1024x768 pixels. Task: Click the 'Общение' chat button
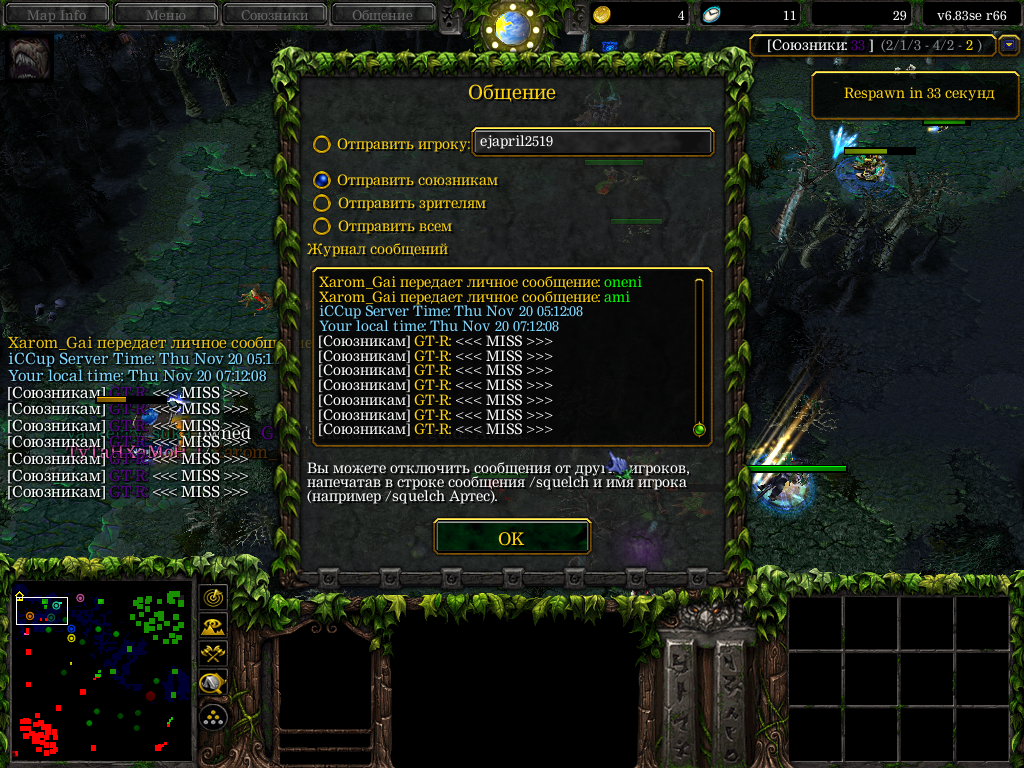pyautogui.click(x=382, y=15)
